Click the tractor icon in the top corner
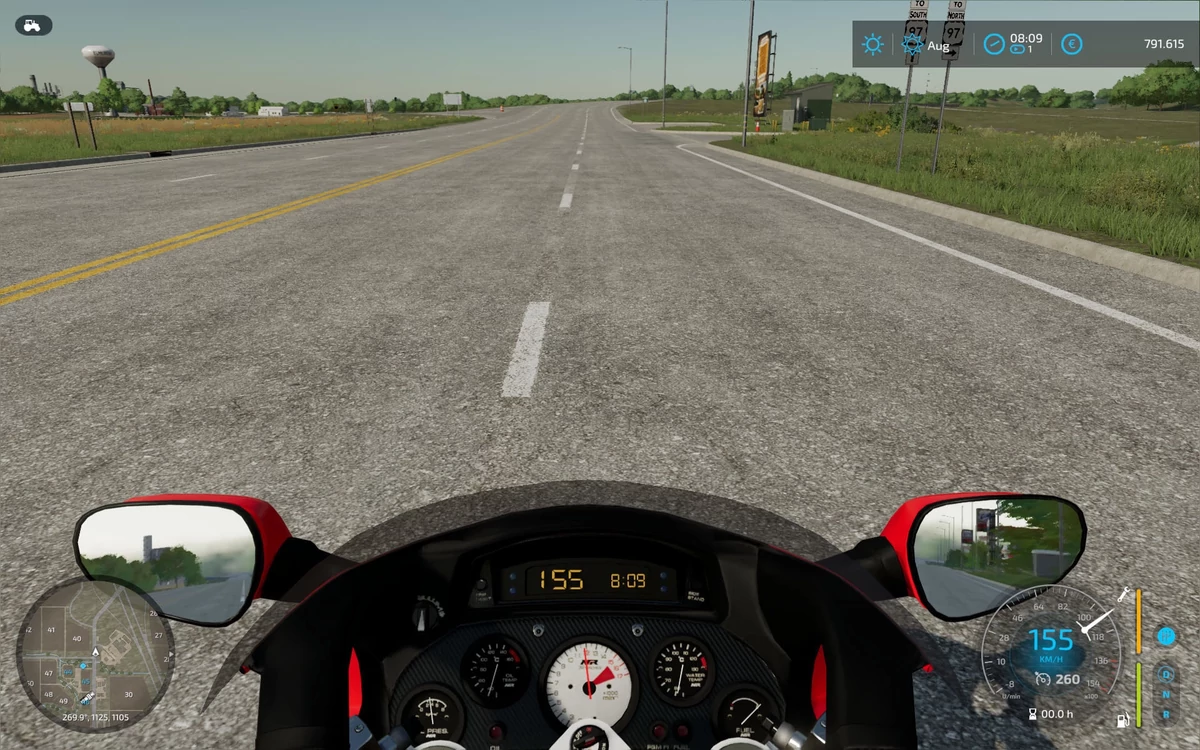Viewport: 1200px width, 750px height. [33, 25]
